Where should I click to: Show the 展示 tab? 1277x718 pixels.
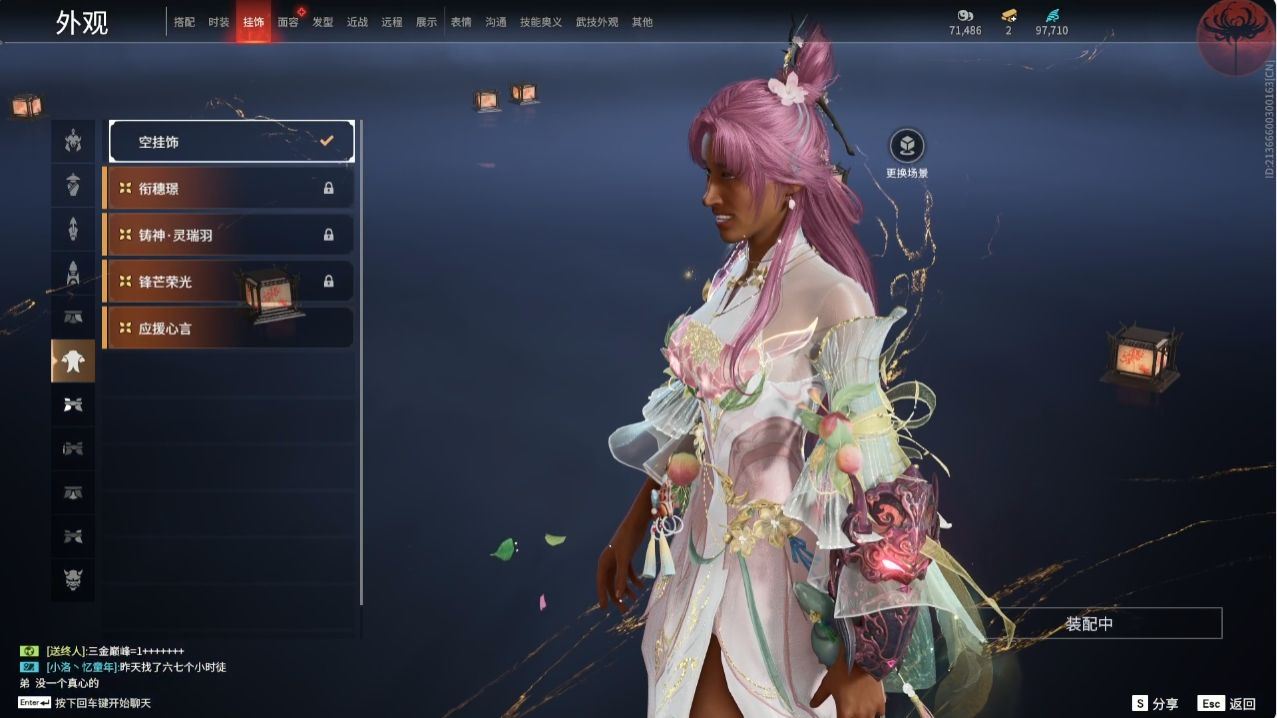click(x=426, y=22)
